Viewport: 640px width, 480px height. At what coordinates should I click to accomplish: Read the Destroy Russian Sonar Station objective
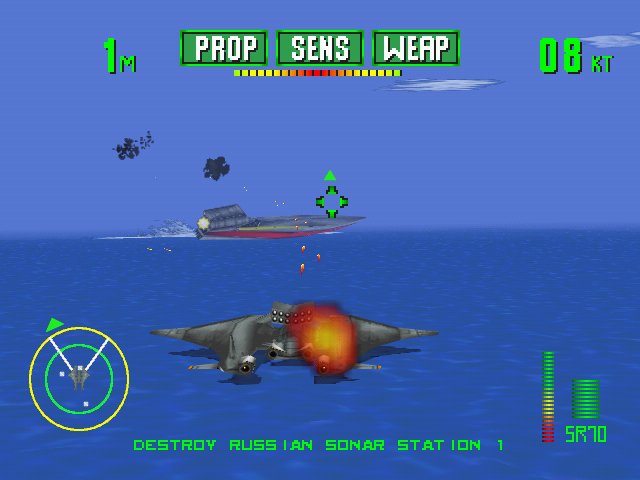(x=319, y=444)
